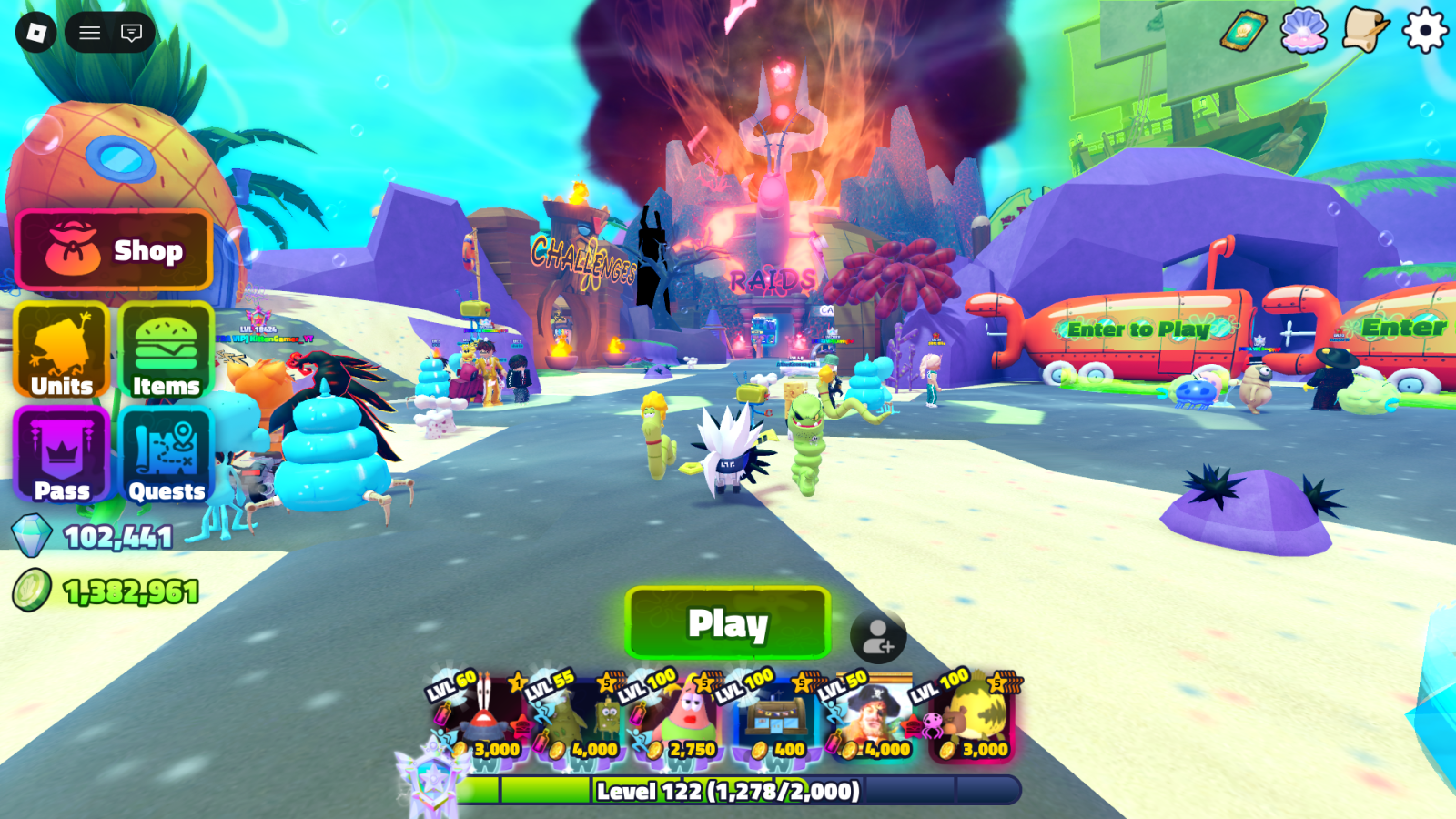This screenshot has height=819, width=1456.
Task: Open the Roblox logo menu
Action: (36, 33)
